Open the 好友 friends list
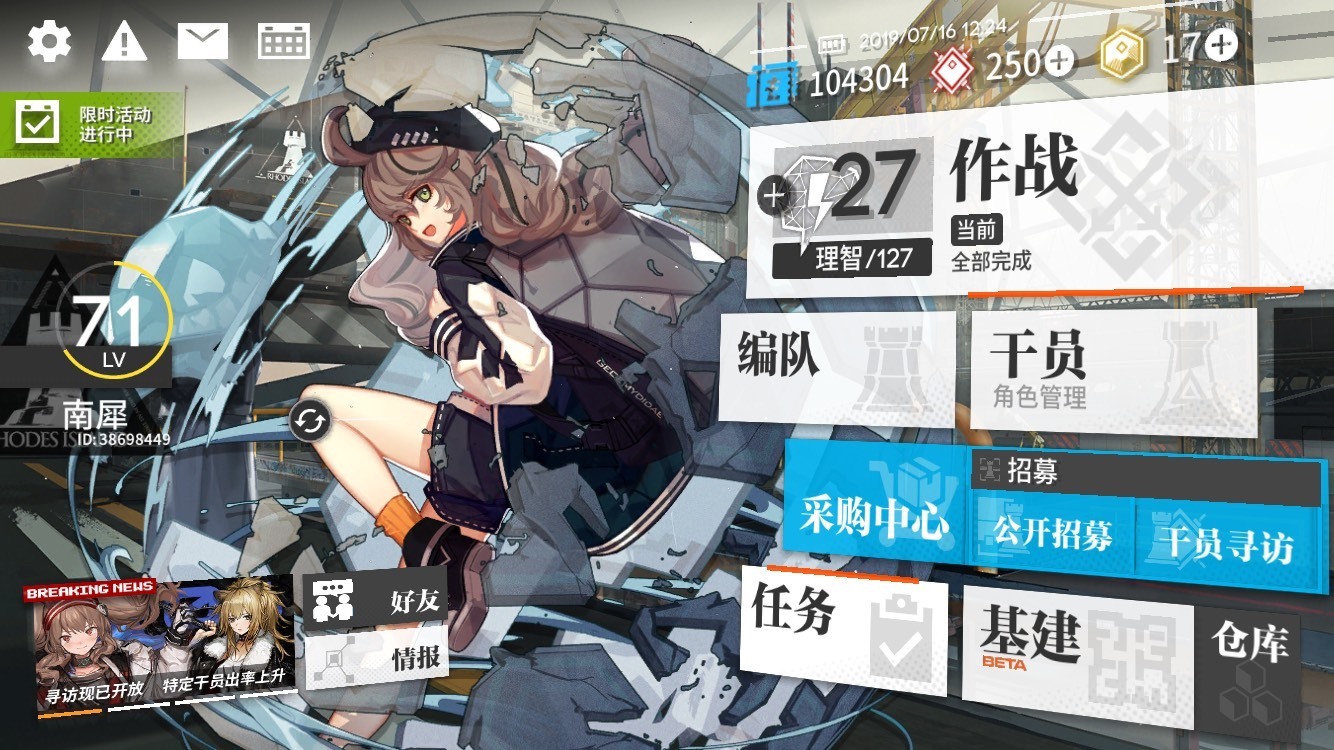Viewport: 1334px width, 750px height. tap(375, 601)
